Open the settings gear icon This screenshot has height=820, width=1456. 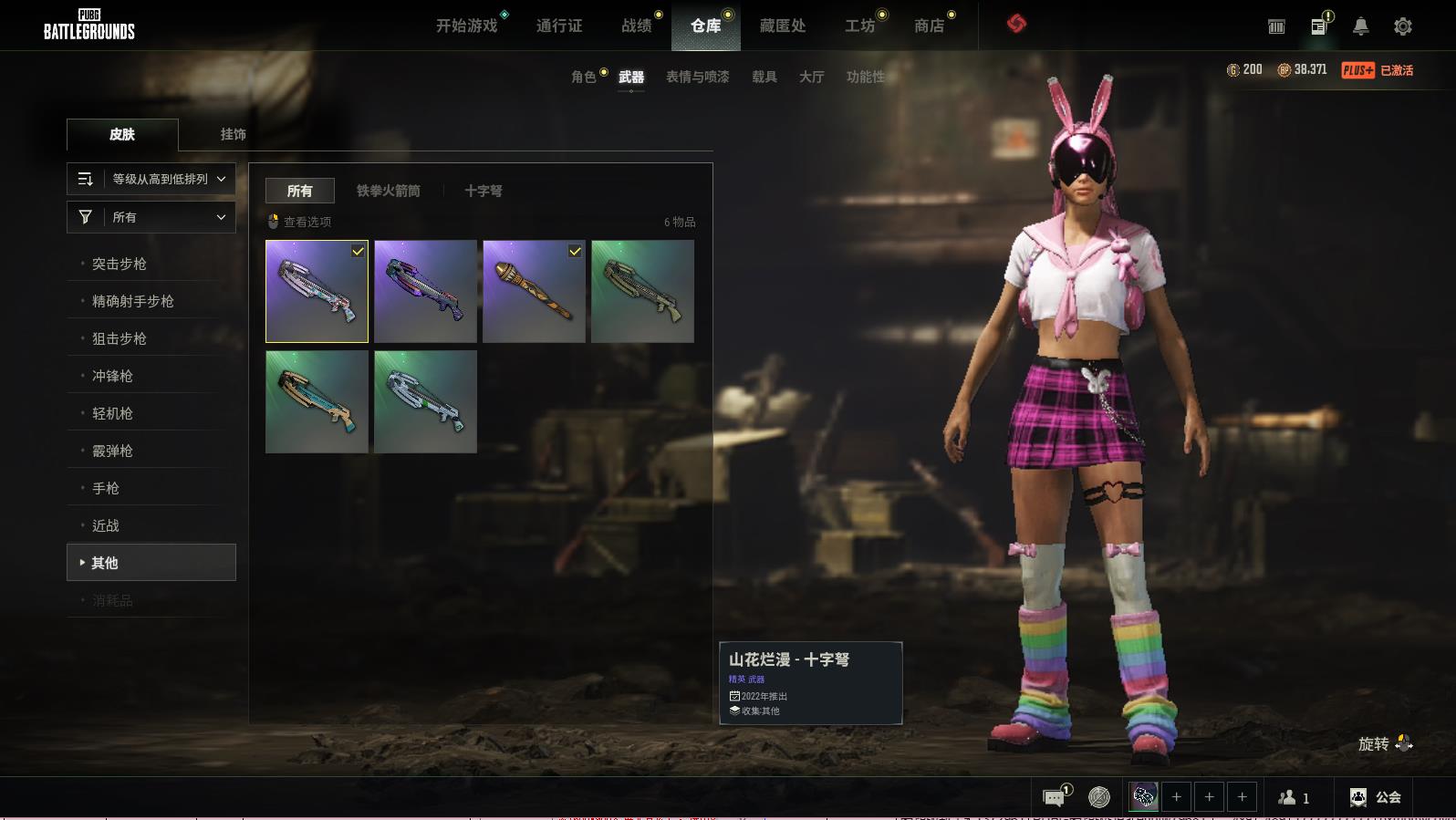click(1403, 26)
